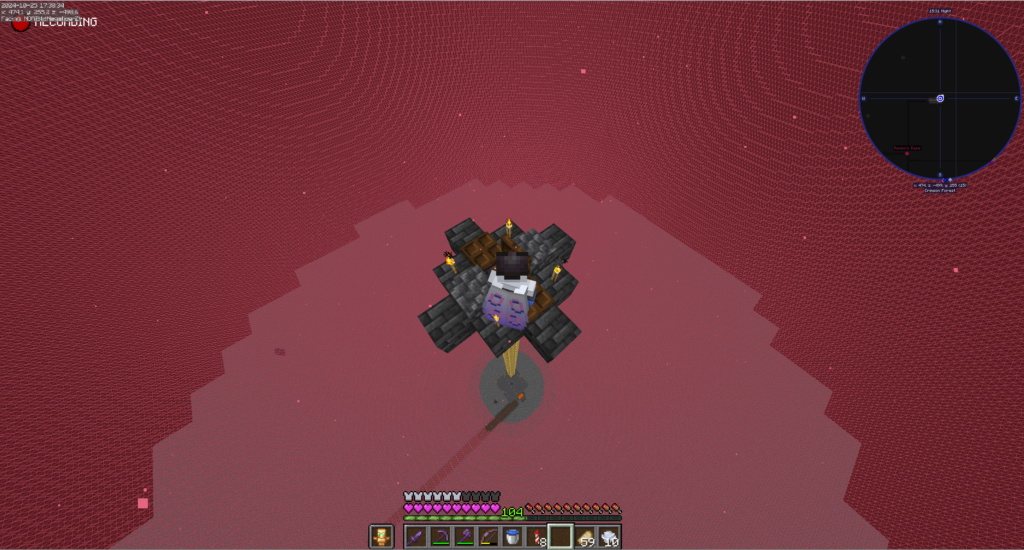Select the firework rocket hotbar slot
The height and width of the screenshot is (550, 1024).
tap(536, 537)
